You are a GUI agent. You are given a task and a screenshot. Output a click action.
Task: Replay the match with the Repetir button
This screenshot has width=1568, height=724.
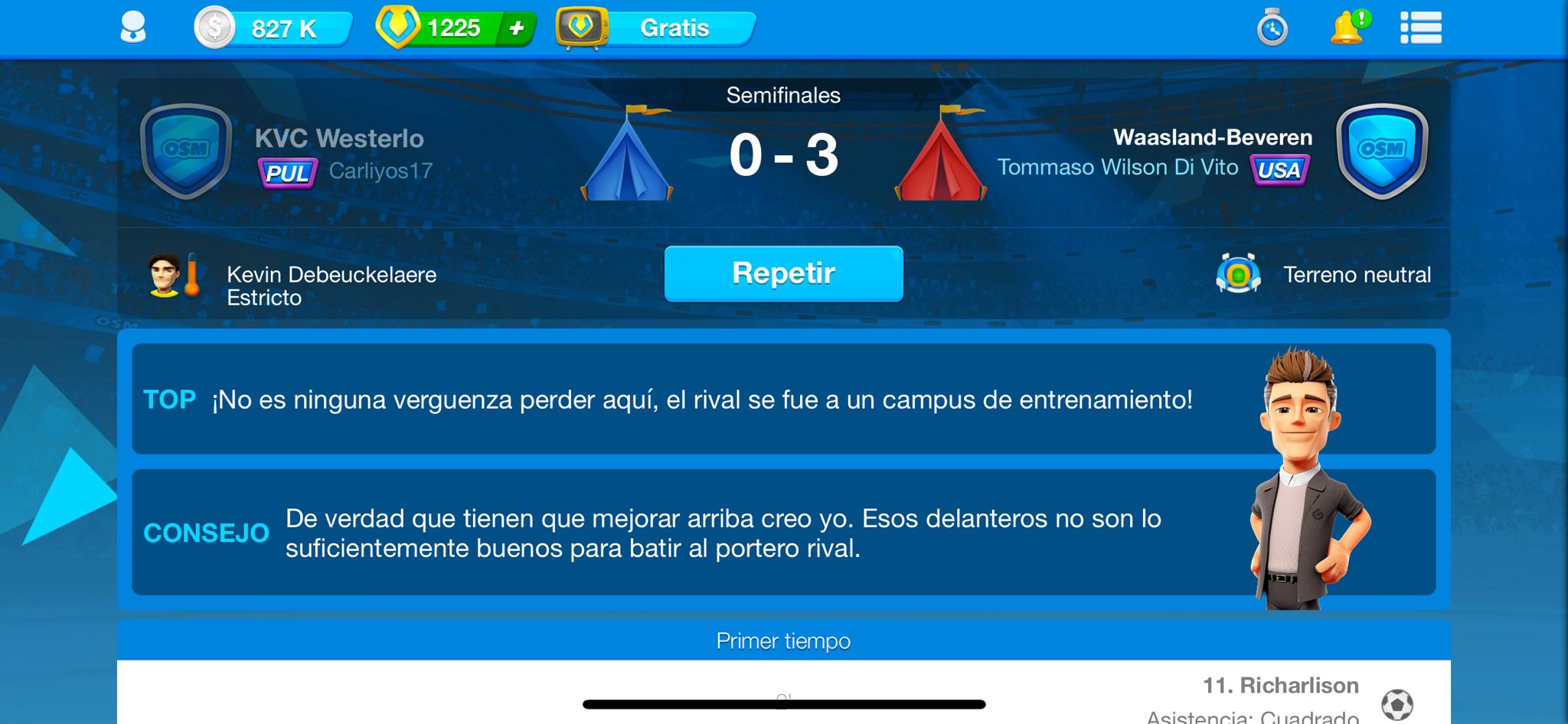point(783,273)
